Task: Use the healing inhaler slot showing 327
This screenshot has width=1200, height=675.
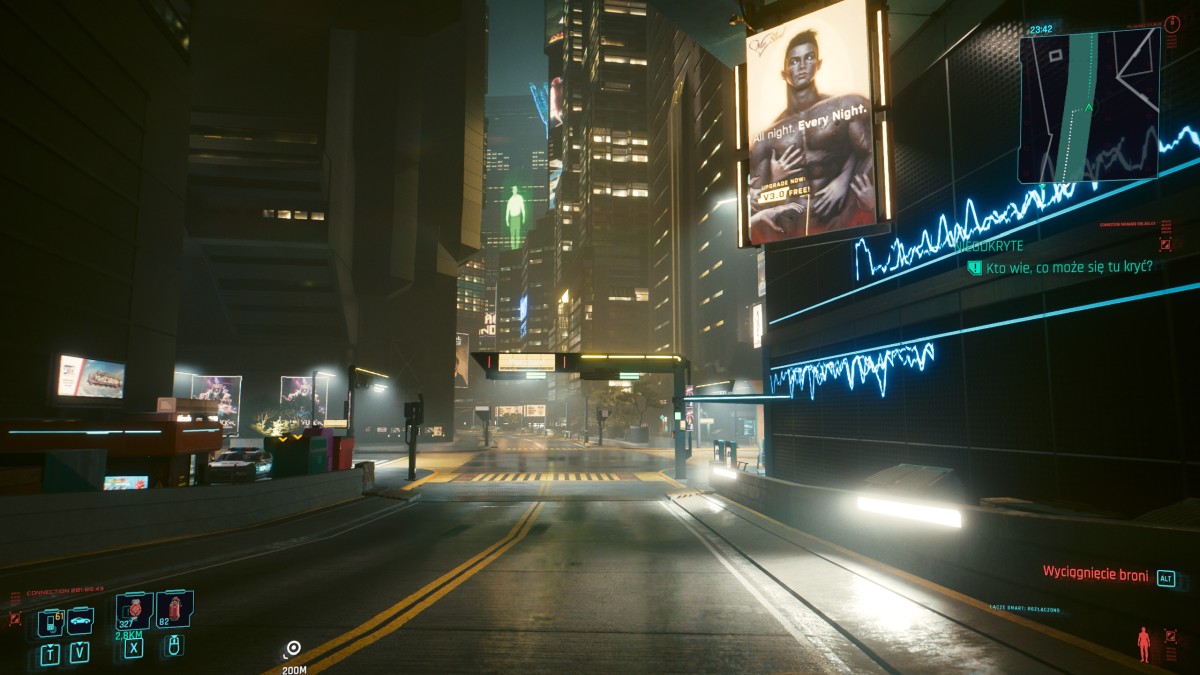Action: pos(134,608)
